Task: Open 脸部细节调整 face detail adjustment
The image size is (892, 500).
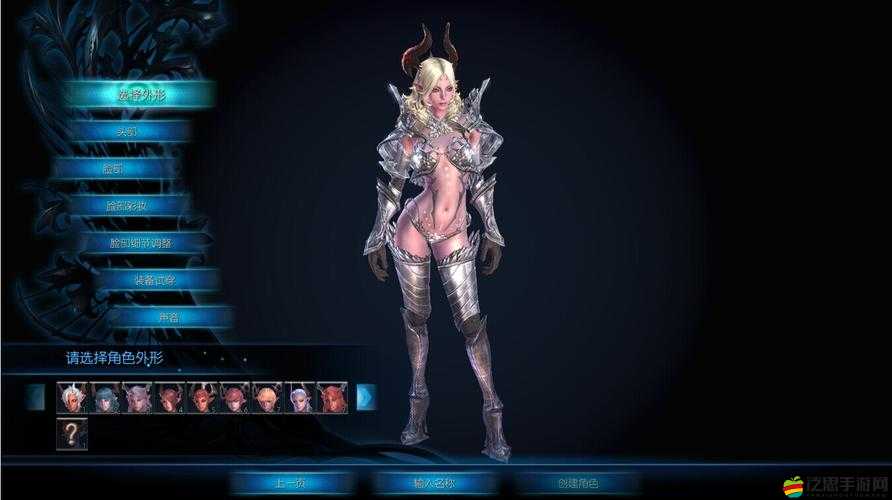Action: point(140,242)
